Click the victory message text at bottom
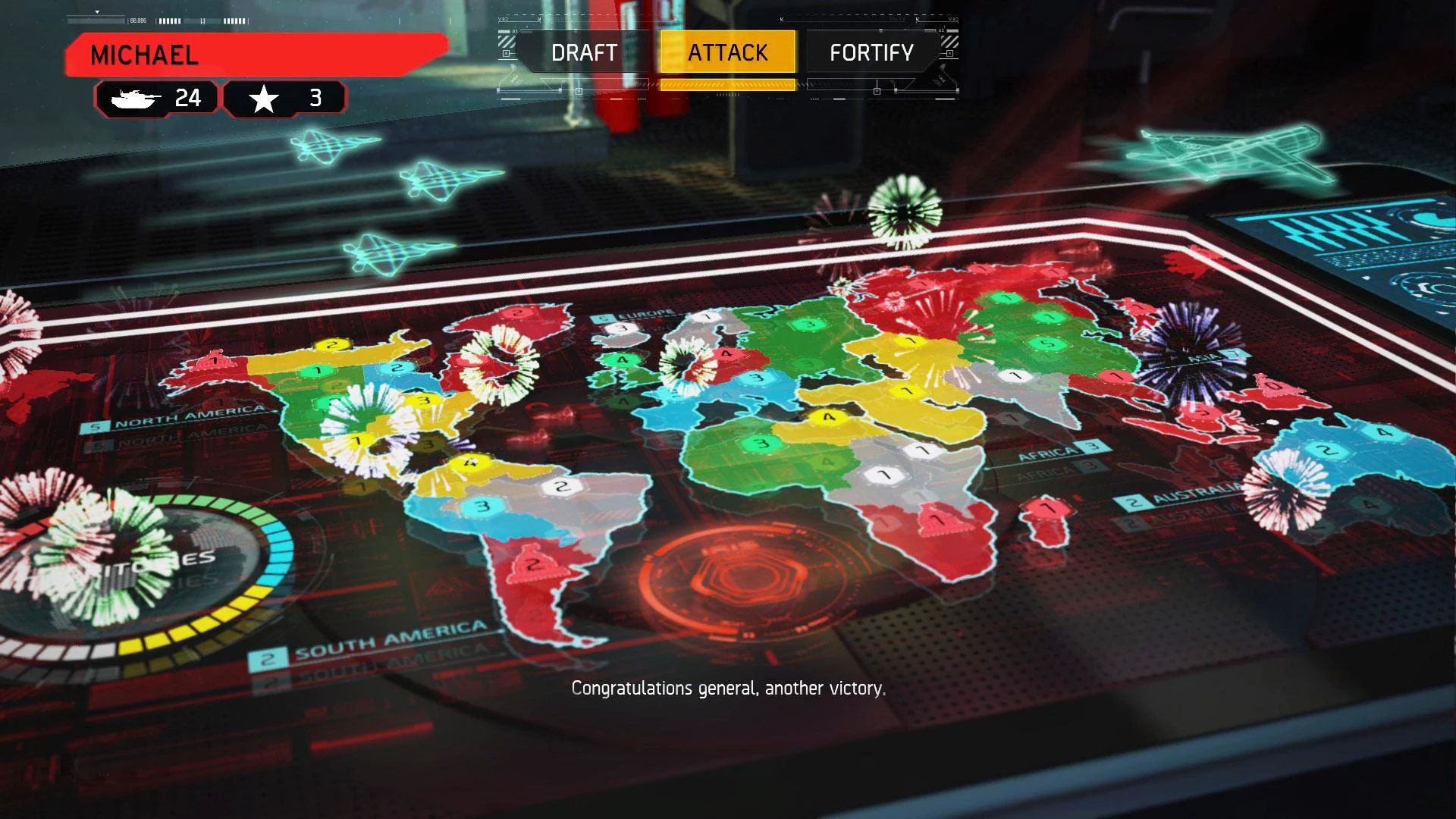The image size is (1456, 819). (728, 689)
